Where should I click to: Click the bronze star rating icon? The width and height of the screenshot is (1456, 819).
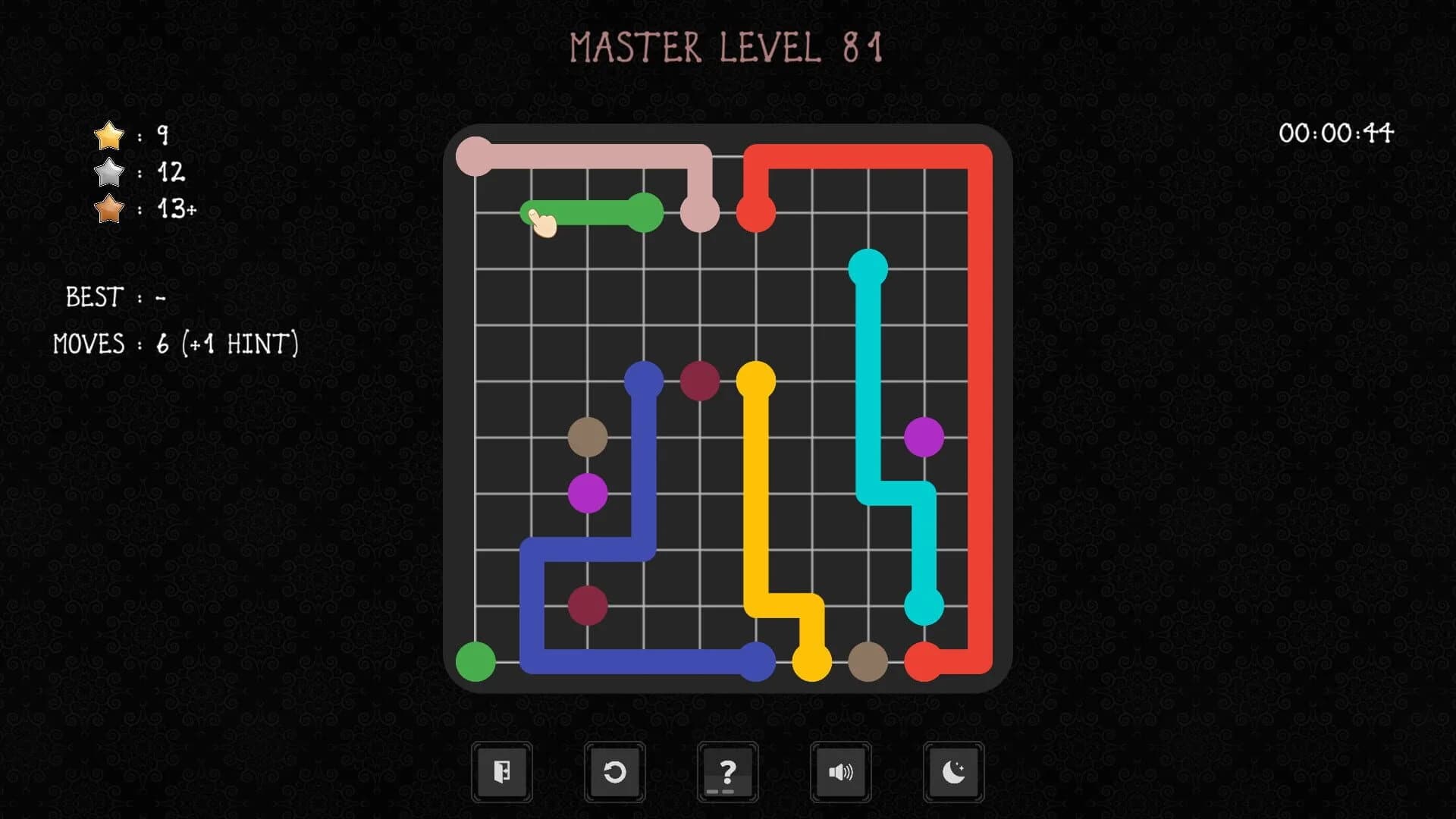pyautogui.click(x=108, y=211)
